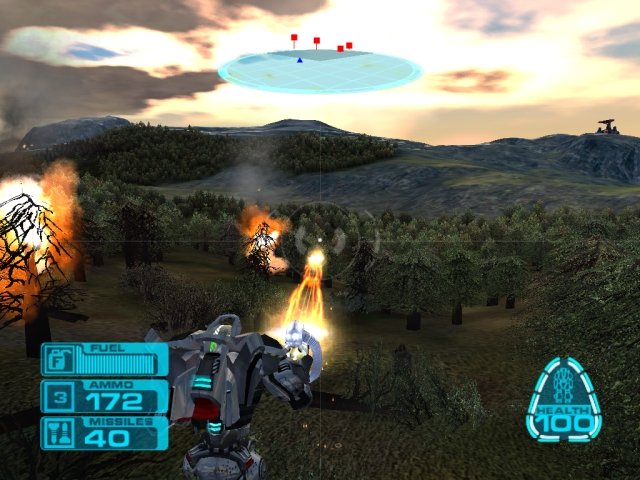Click the fuel canister icon
Screen dimensions: 640x480
point(58,359)
